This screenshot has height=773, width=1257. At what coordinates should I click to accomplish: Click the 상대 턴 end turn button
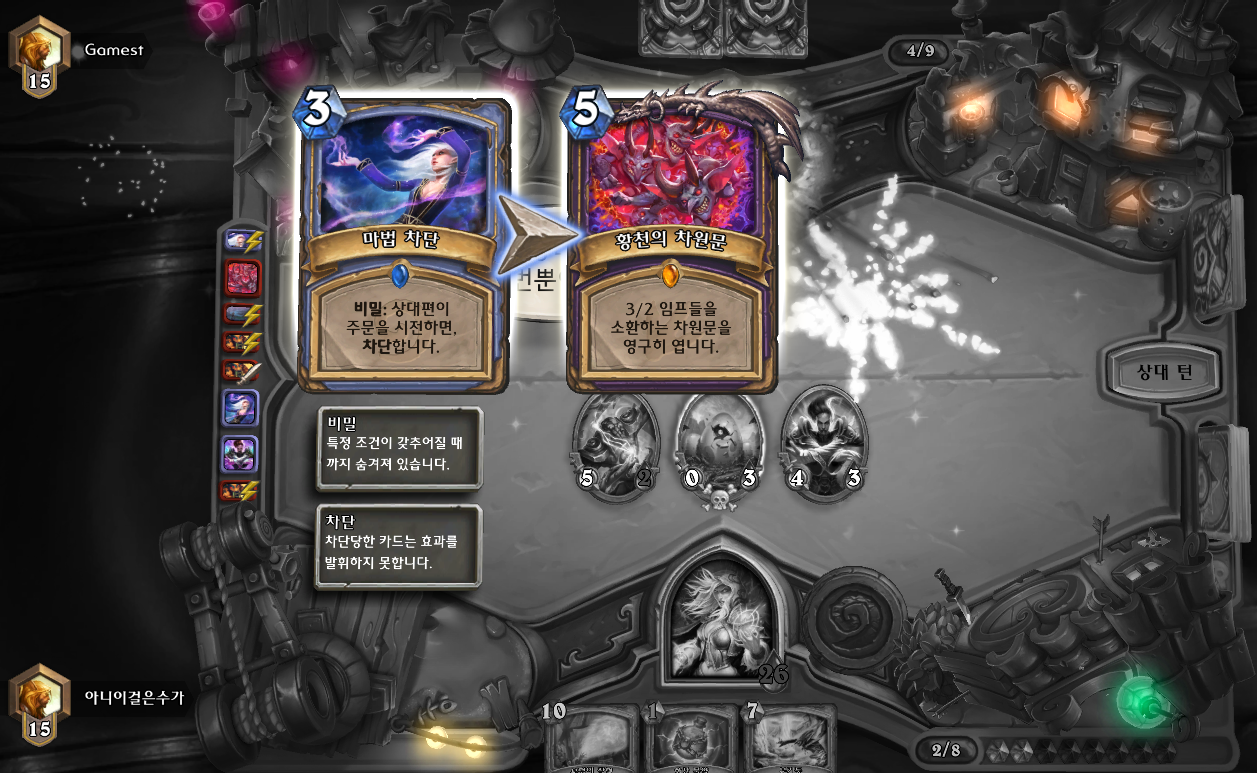[1164, 373]
